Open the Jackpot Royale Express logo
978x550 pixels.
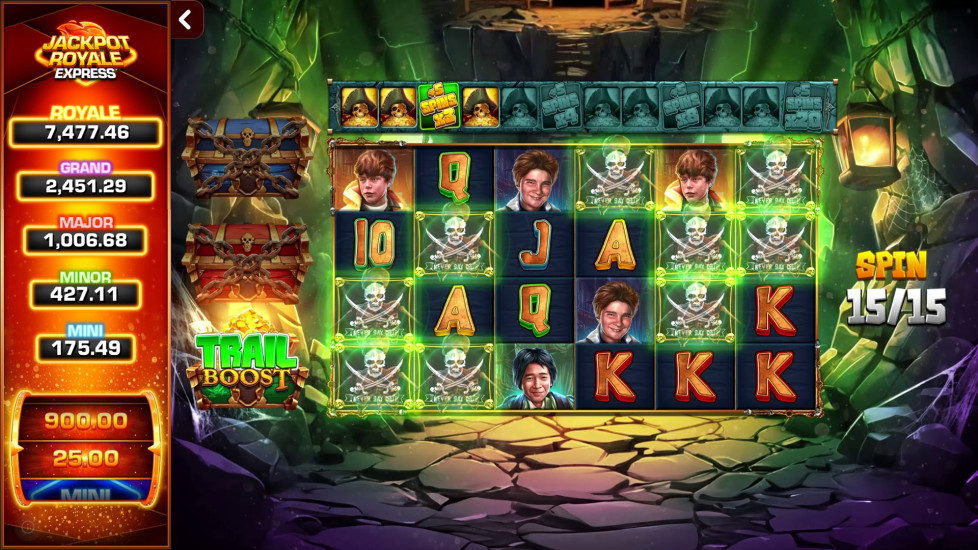[x=85, y=50]
